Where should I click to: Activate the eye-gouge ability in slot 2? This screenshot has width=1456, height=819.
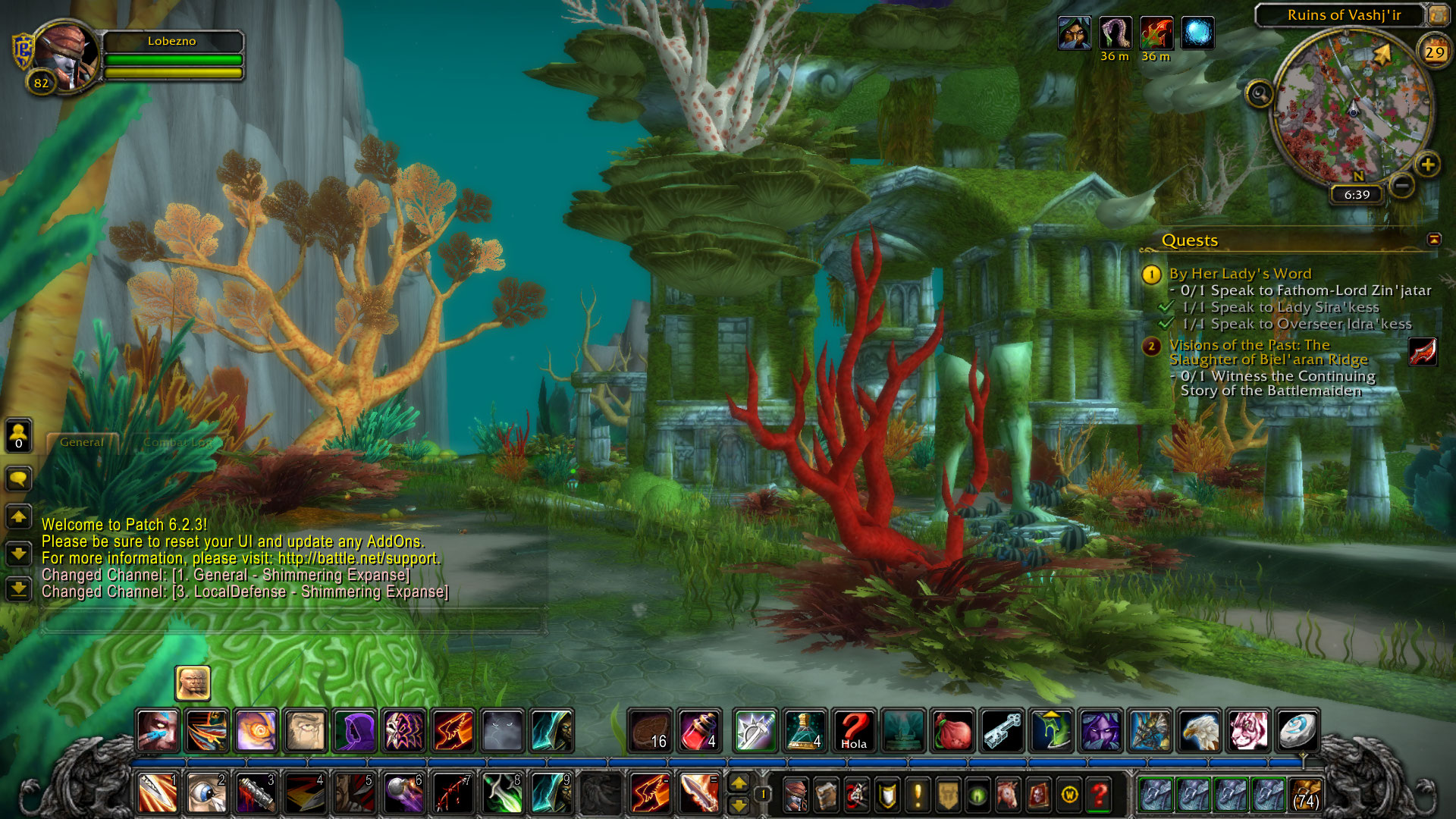pyautogui.click(x=206, y=794)
